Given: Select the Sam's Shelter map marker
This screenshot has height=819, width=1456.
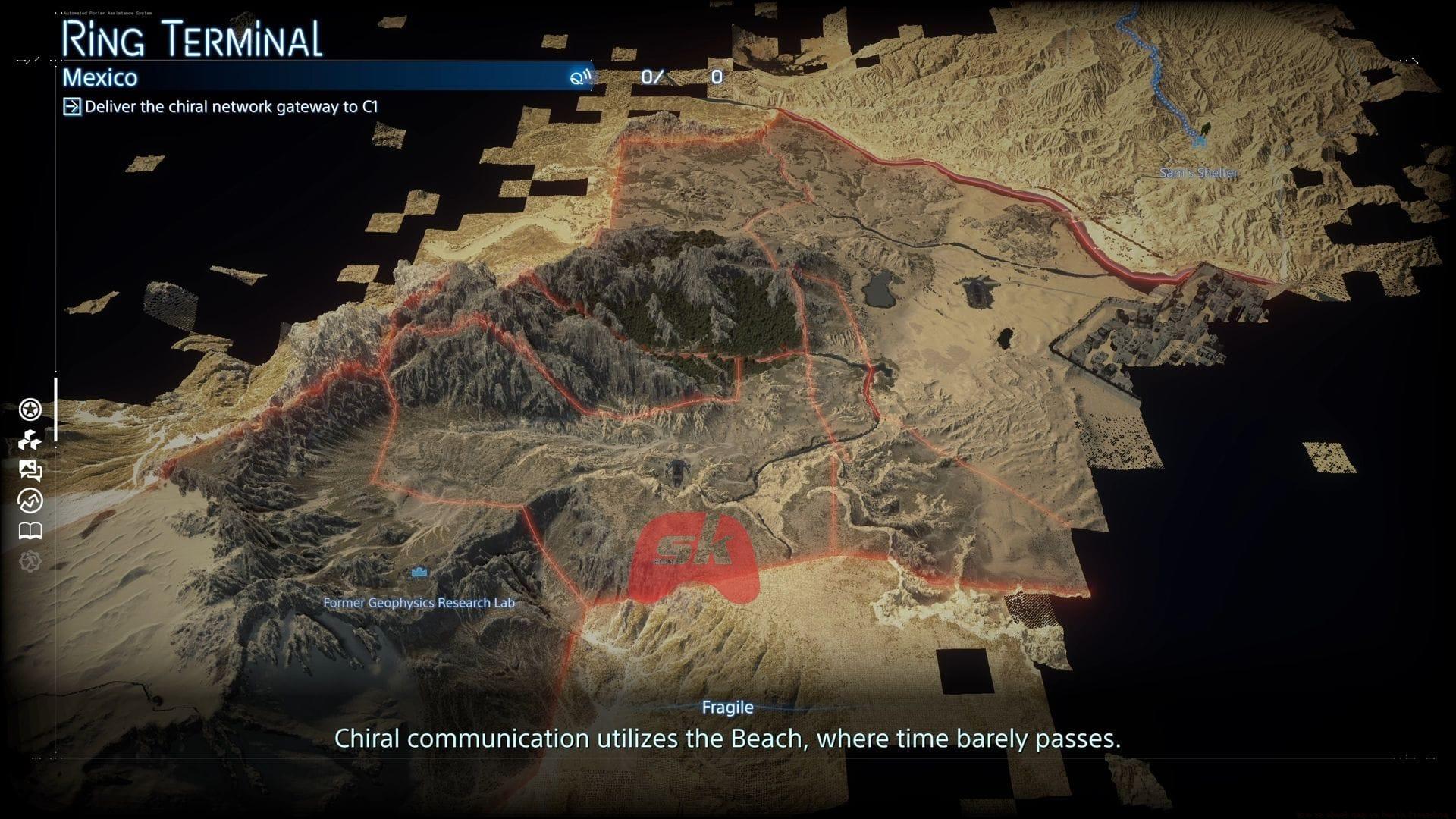Looking at the screenshot, I should pos(1200,140).
